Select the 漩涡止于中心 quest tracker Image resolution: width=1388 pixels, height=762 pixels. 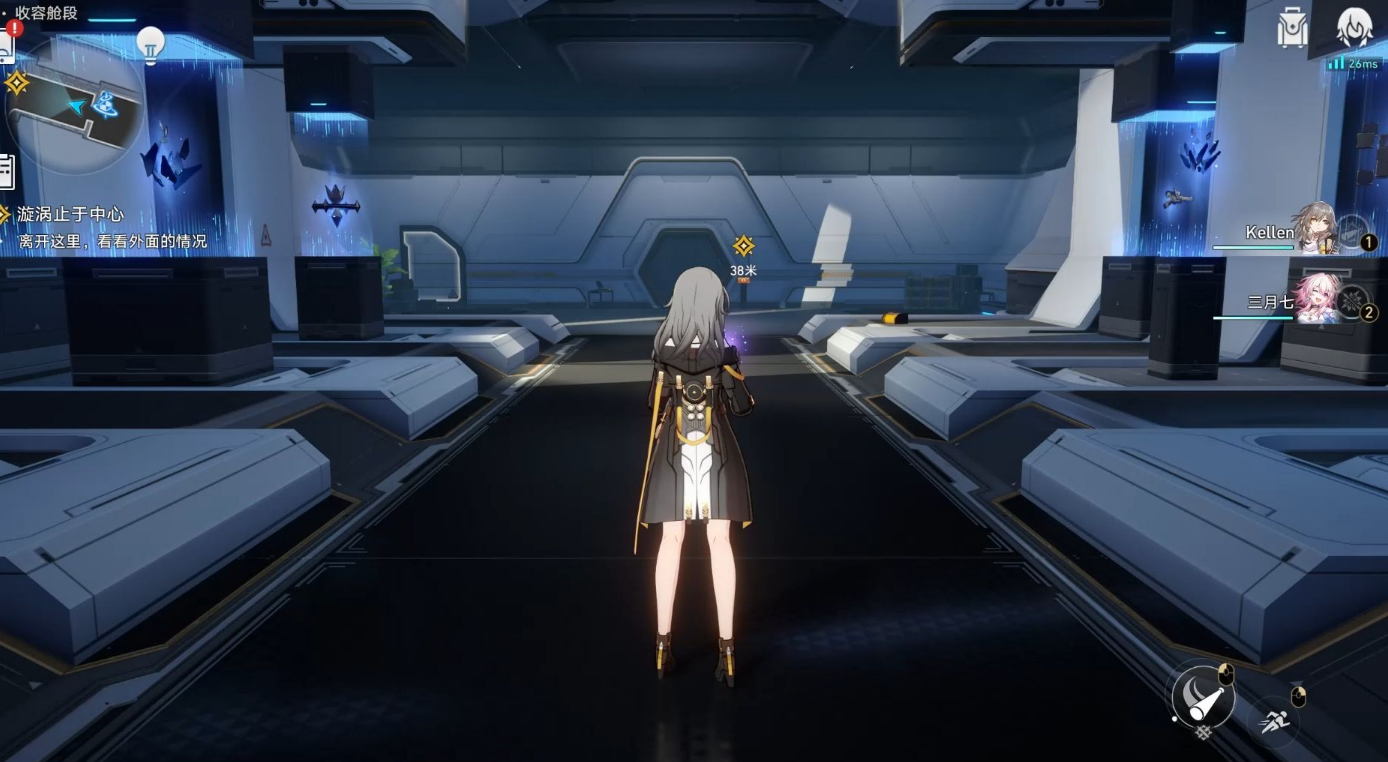point(70,214)
